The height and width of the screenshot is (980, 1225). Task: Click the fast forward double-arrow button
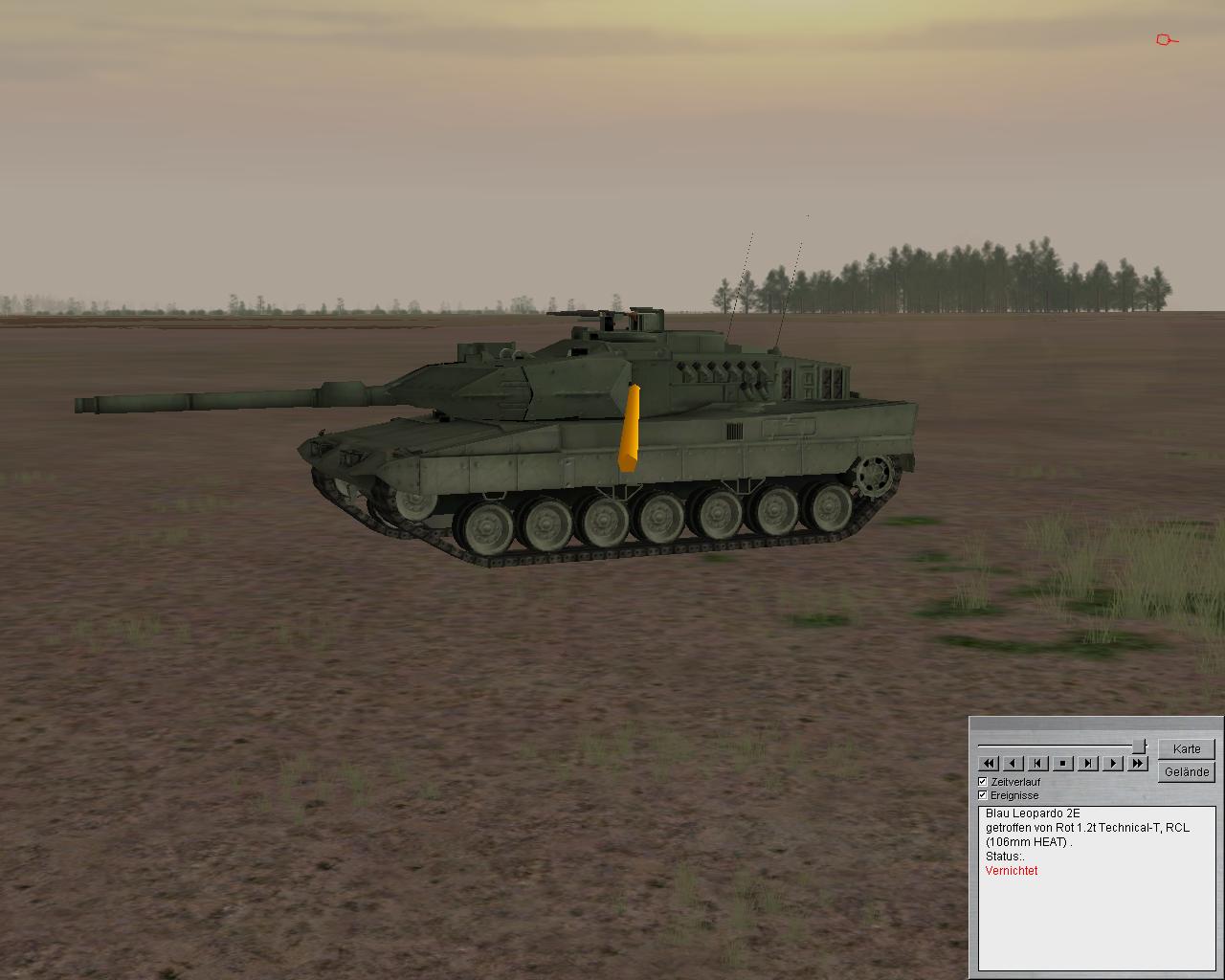[x=1137, y=763]
